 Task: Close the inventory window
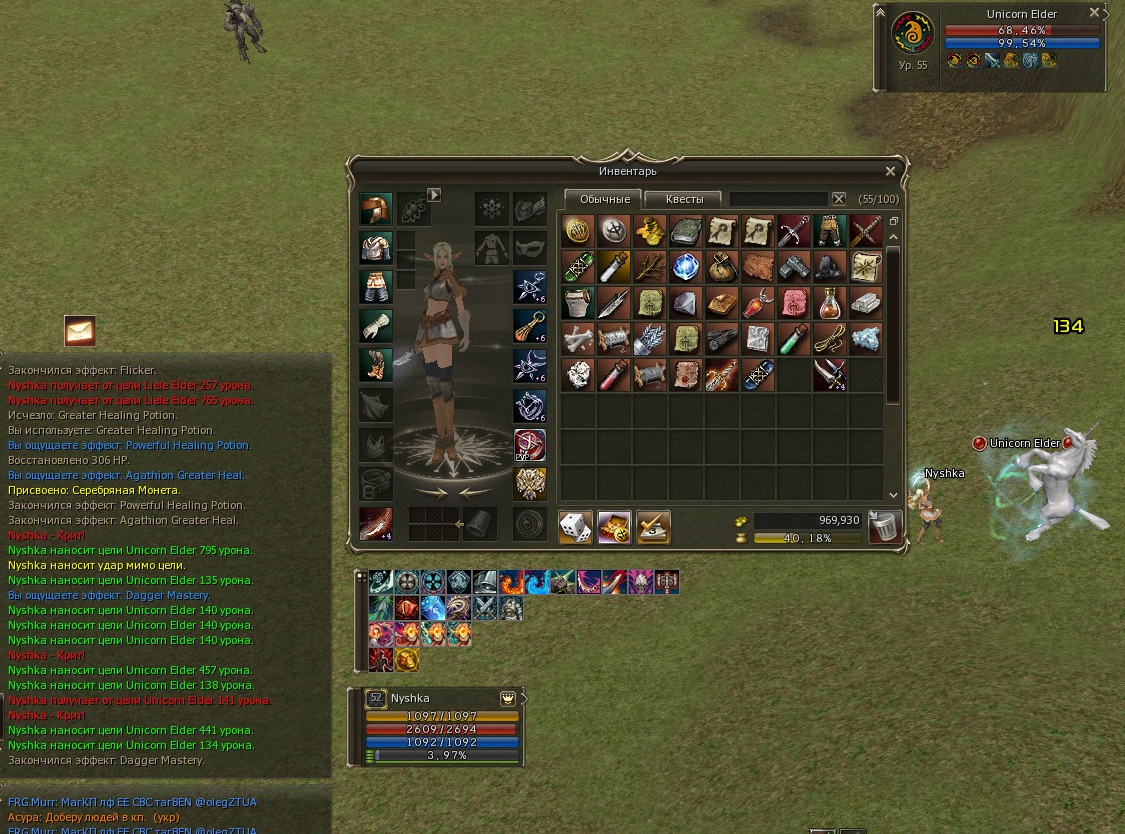tap(890, 171)
